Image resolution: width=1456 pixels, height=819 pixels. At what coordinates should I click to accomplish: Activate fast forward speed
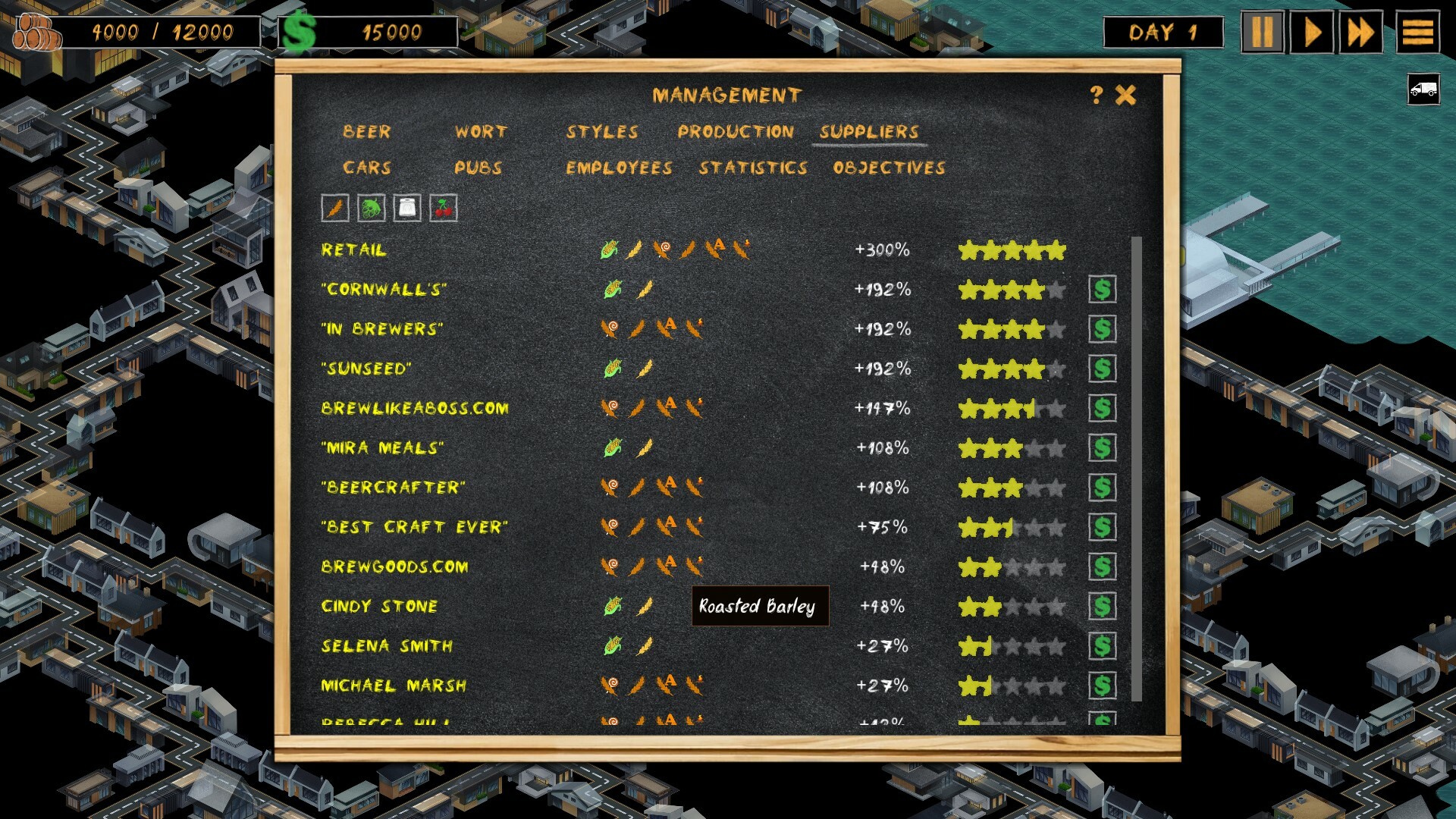pyautogui.click(x=1363, y=32)
